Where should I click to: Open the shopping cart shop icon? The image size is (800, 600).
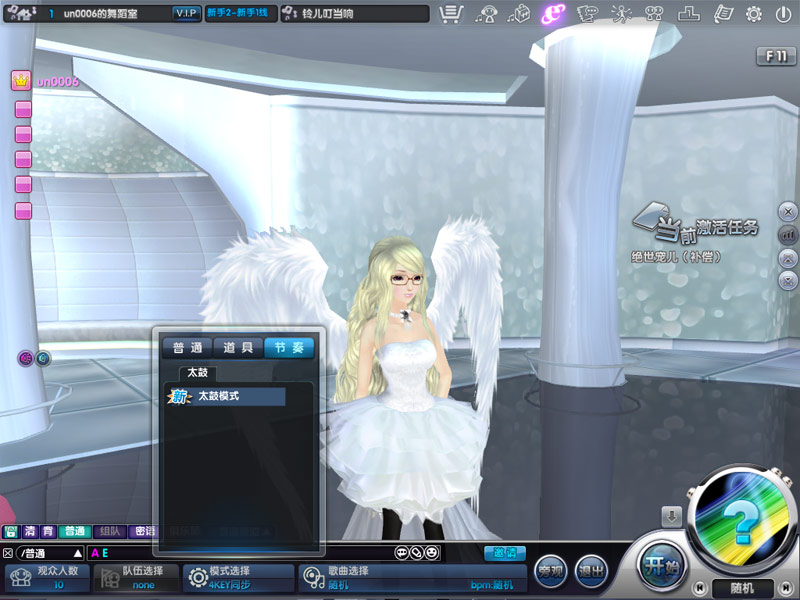click(451, 14)
